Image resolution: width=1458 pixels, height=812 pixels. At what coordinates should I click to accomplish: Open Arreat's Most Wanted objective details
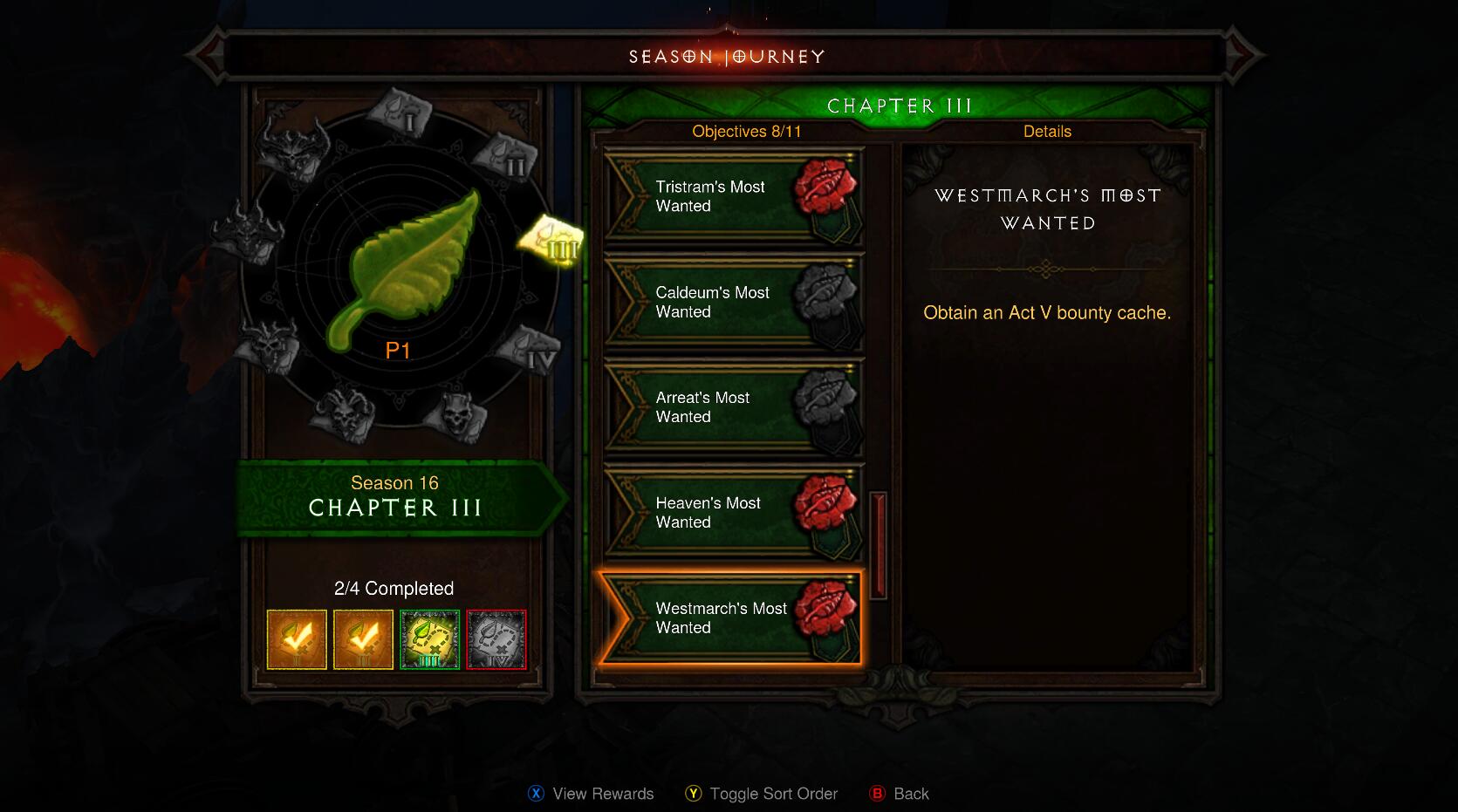[731, 407]
